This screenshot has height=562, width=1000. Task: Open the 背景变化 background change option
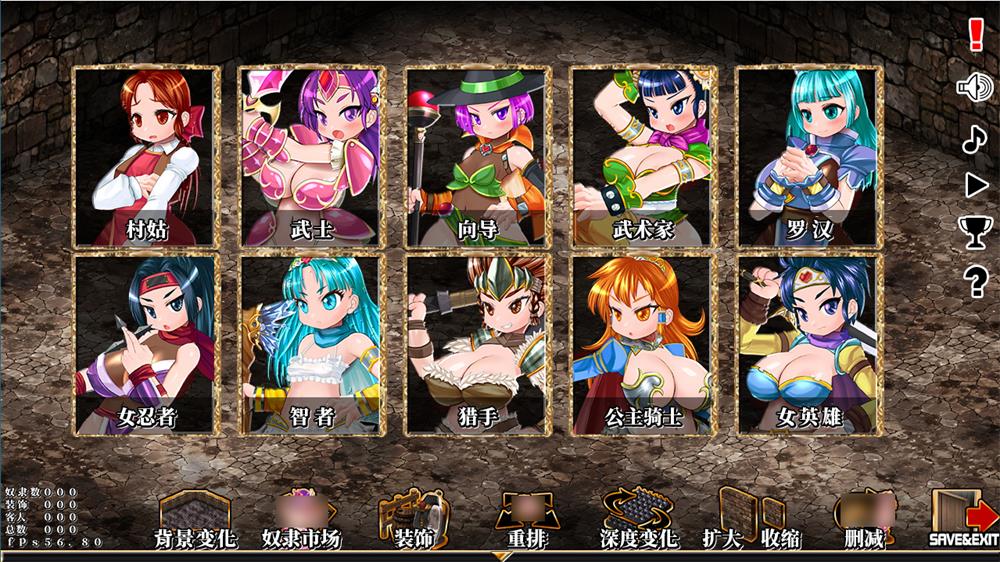coord(194,520)
